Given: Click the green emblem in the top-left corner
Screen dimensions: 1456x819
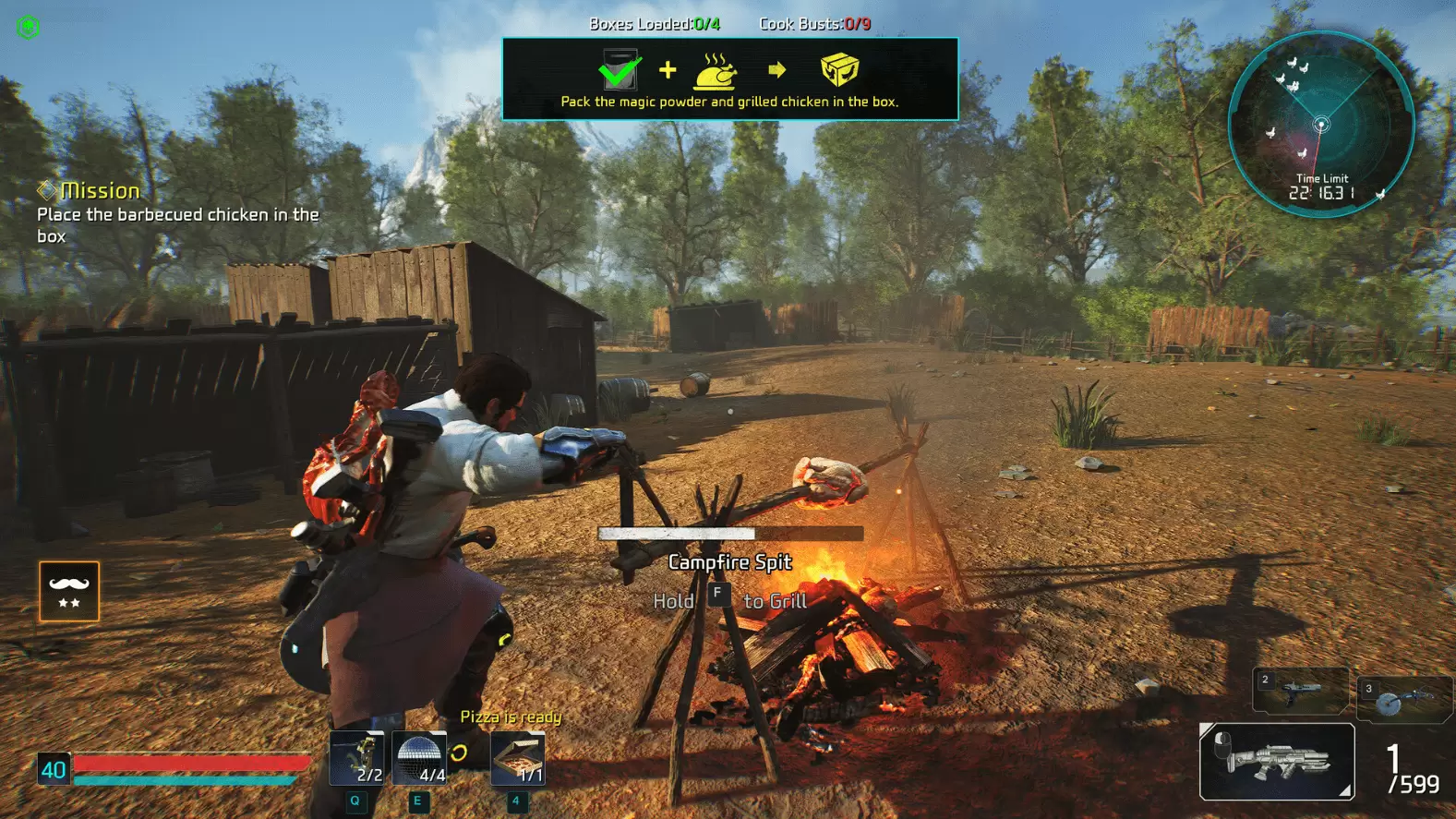Looking at the screenshot, I should point(28,26).
